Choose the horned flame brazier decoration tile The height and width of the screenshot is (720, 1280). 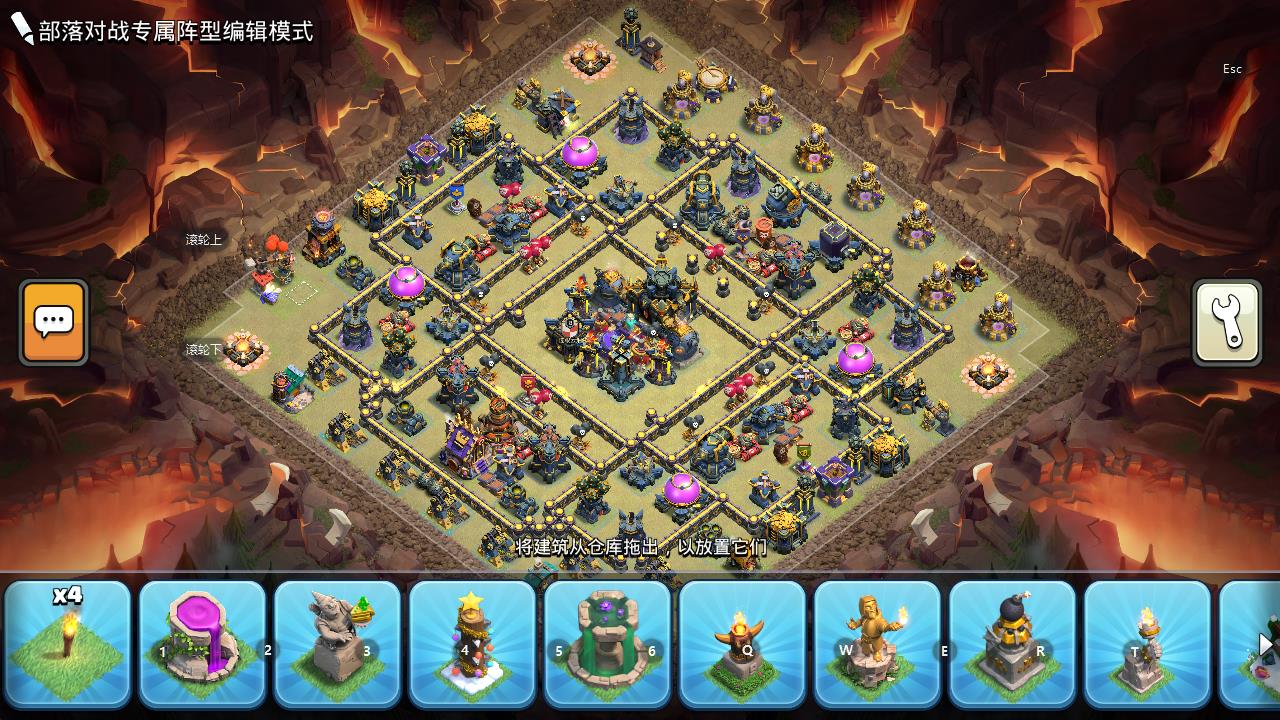point(743,644)
